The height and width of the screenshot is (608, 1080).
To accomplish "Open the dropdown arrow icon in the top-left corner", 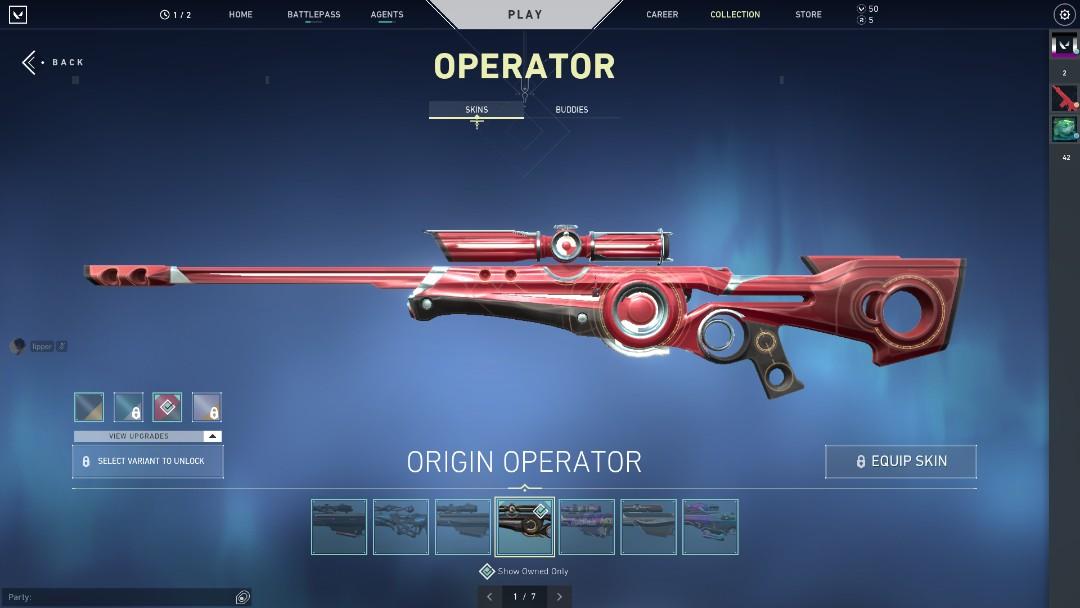I will pyautogui.click(x=17, y=15).
